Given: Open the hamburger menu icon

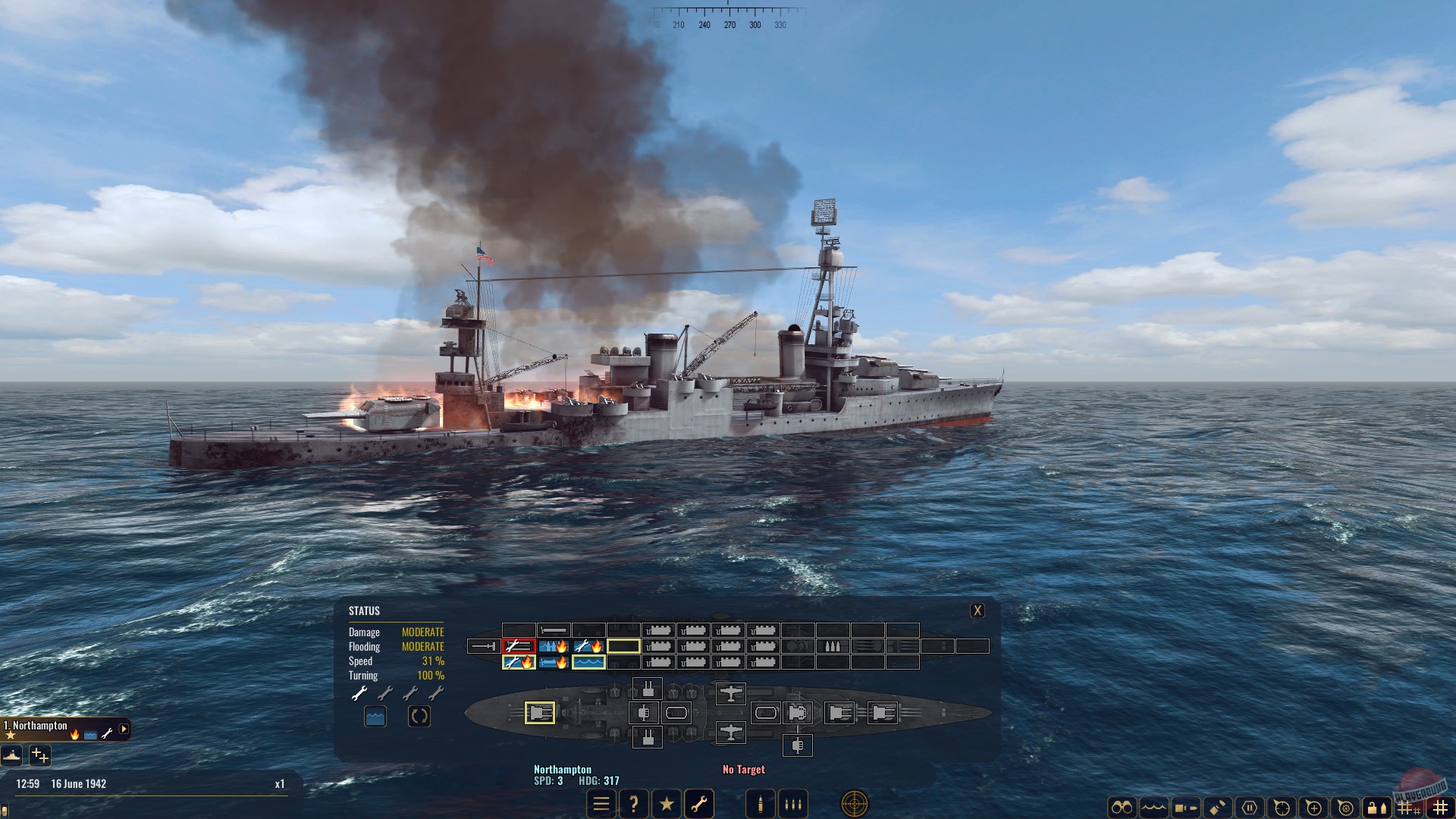Looking at the screenshot, I should (x=601, y=803).
